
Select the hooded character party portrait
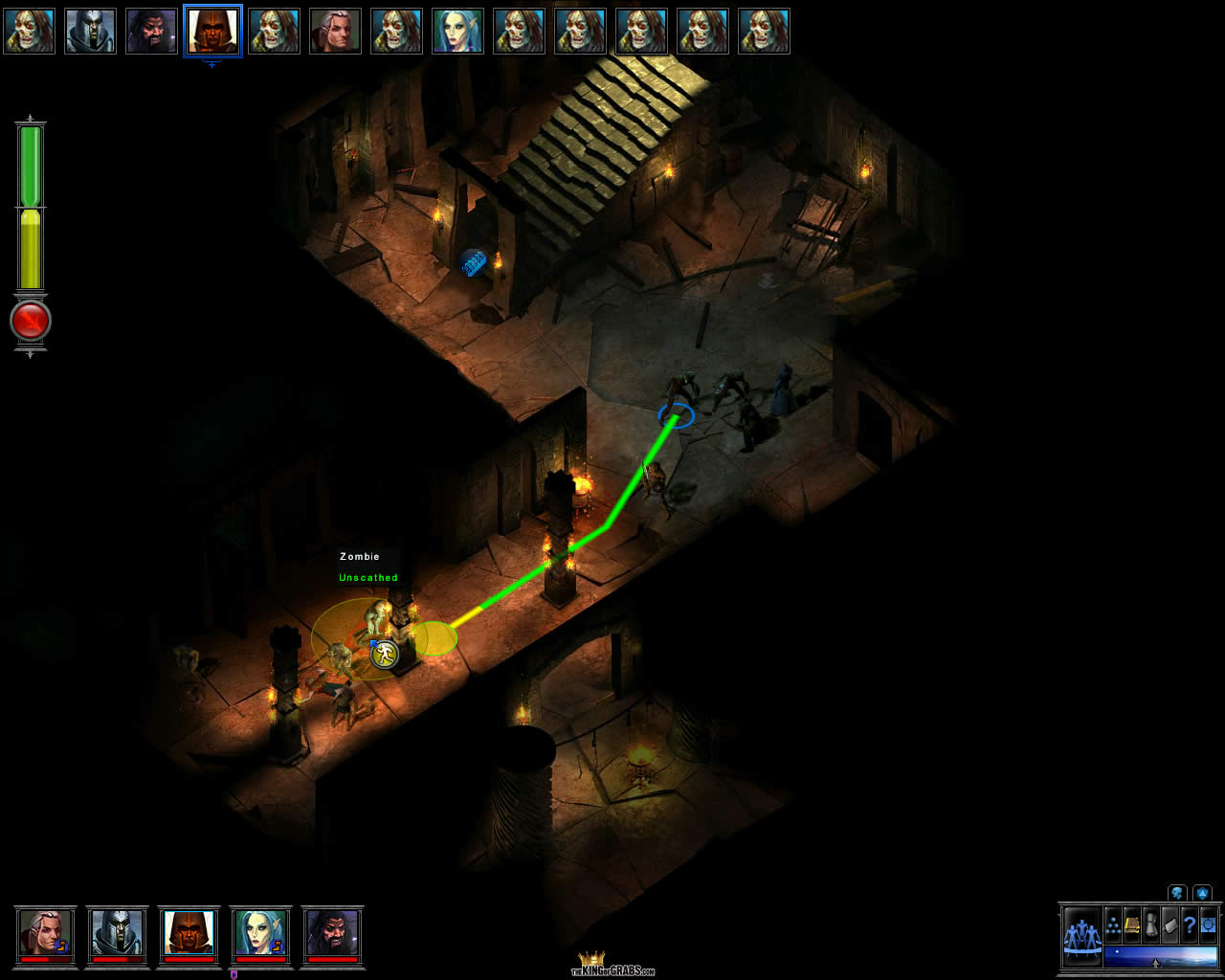pos(189,933)
